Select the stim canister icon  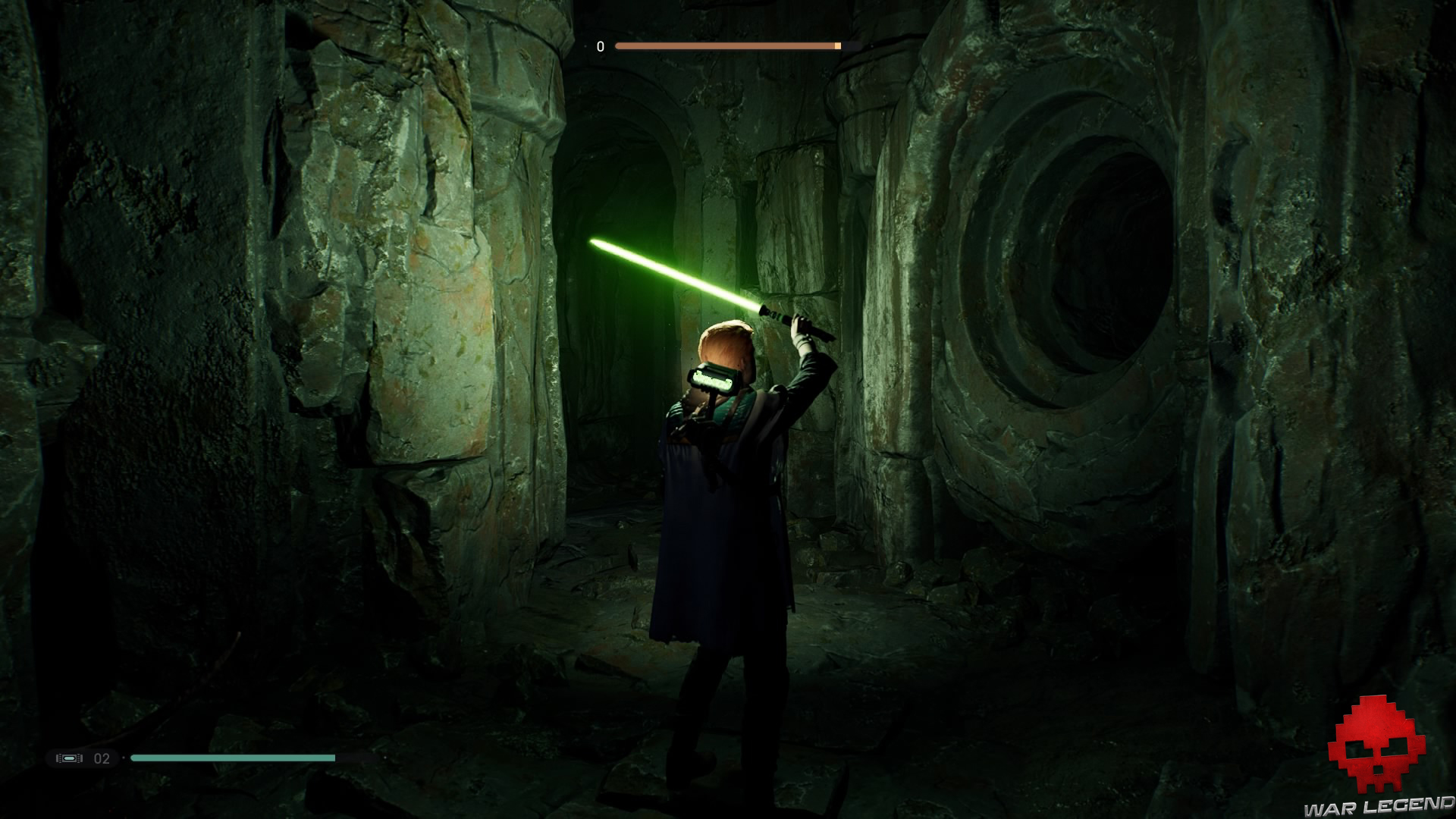click(69, 758)
